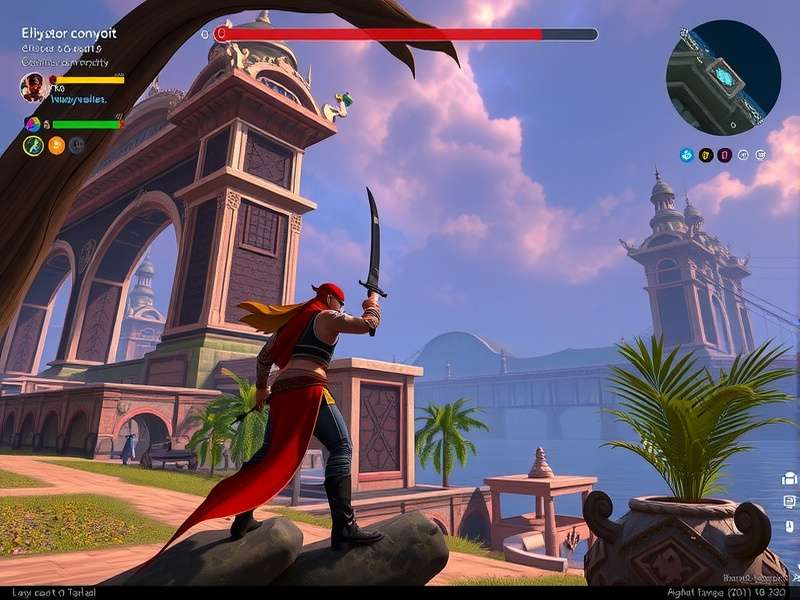
Task: Activate the orange round ability icon
Action: pyautogui.click(x=56, y=146)
